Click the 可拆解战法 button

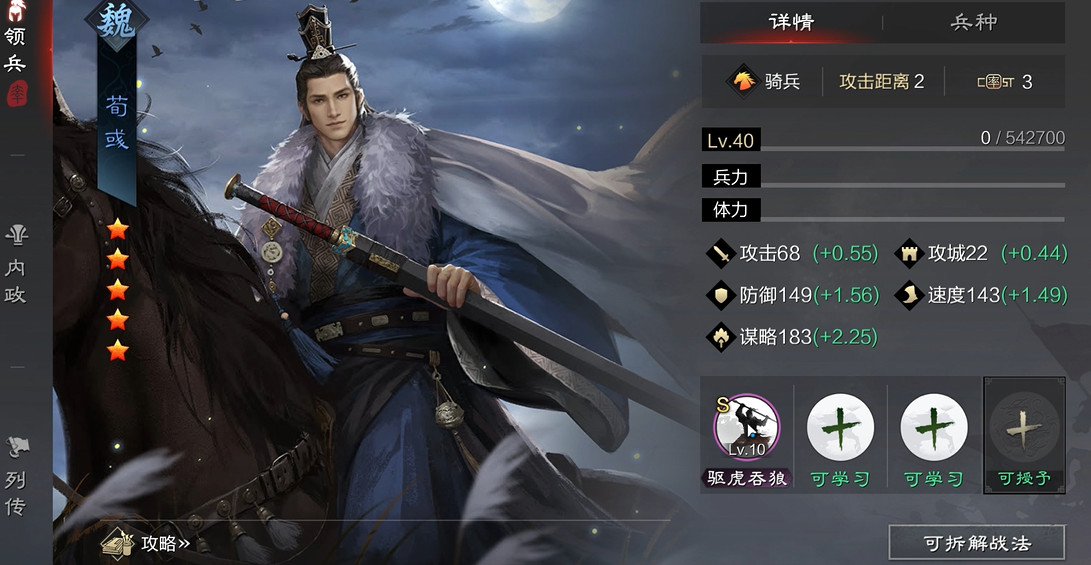(x=976, y=543)
